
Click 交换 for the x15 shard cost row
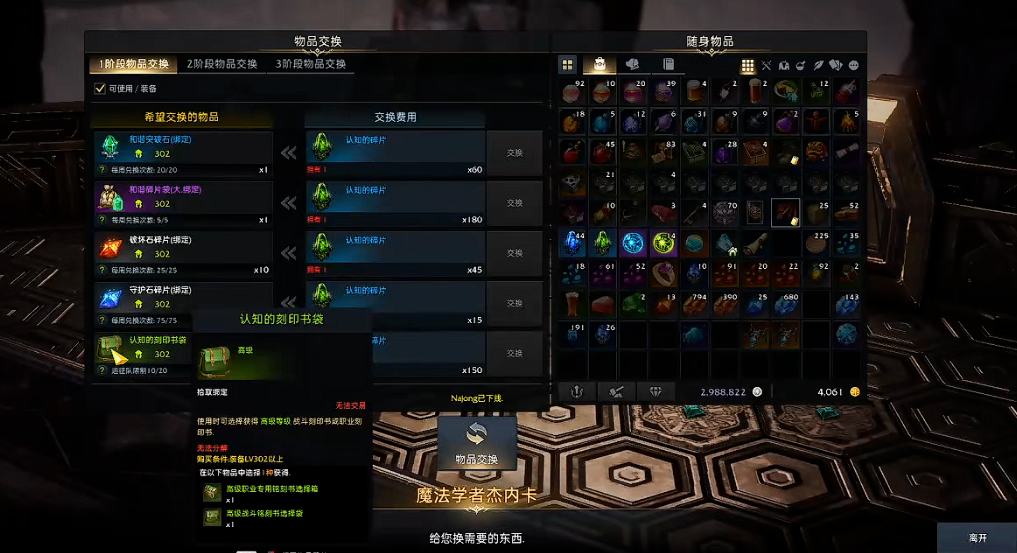pyautogui.click(x=514, y=303)
